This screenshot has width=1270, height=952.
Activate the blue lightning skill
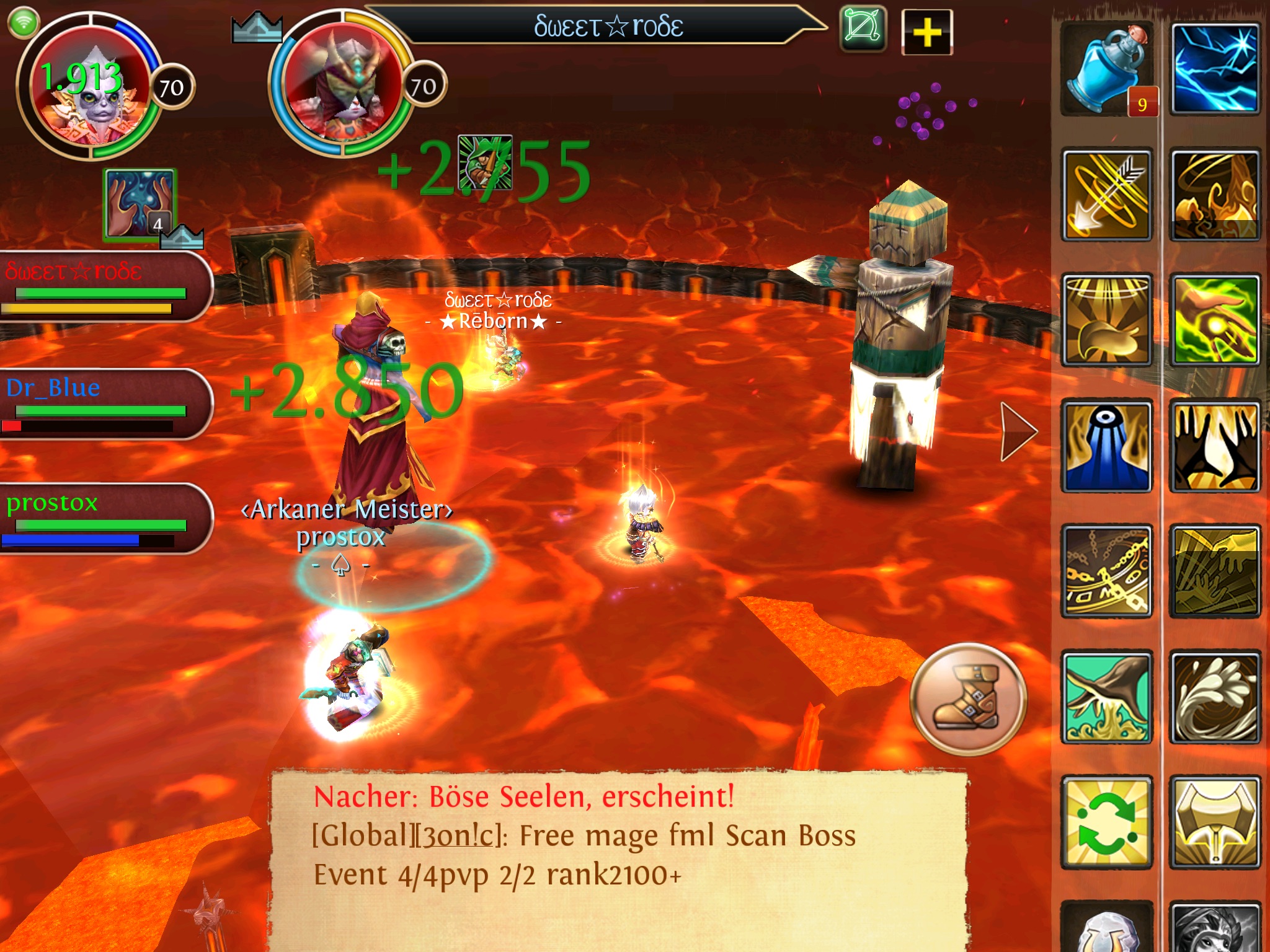1215,69
